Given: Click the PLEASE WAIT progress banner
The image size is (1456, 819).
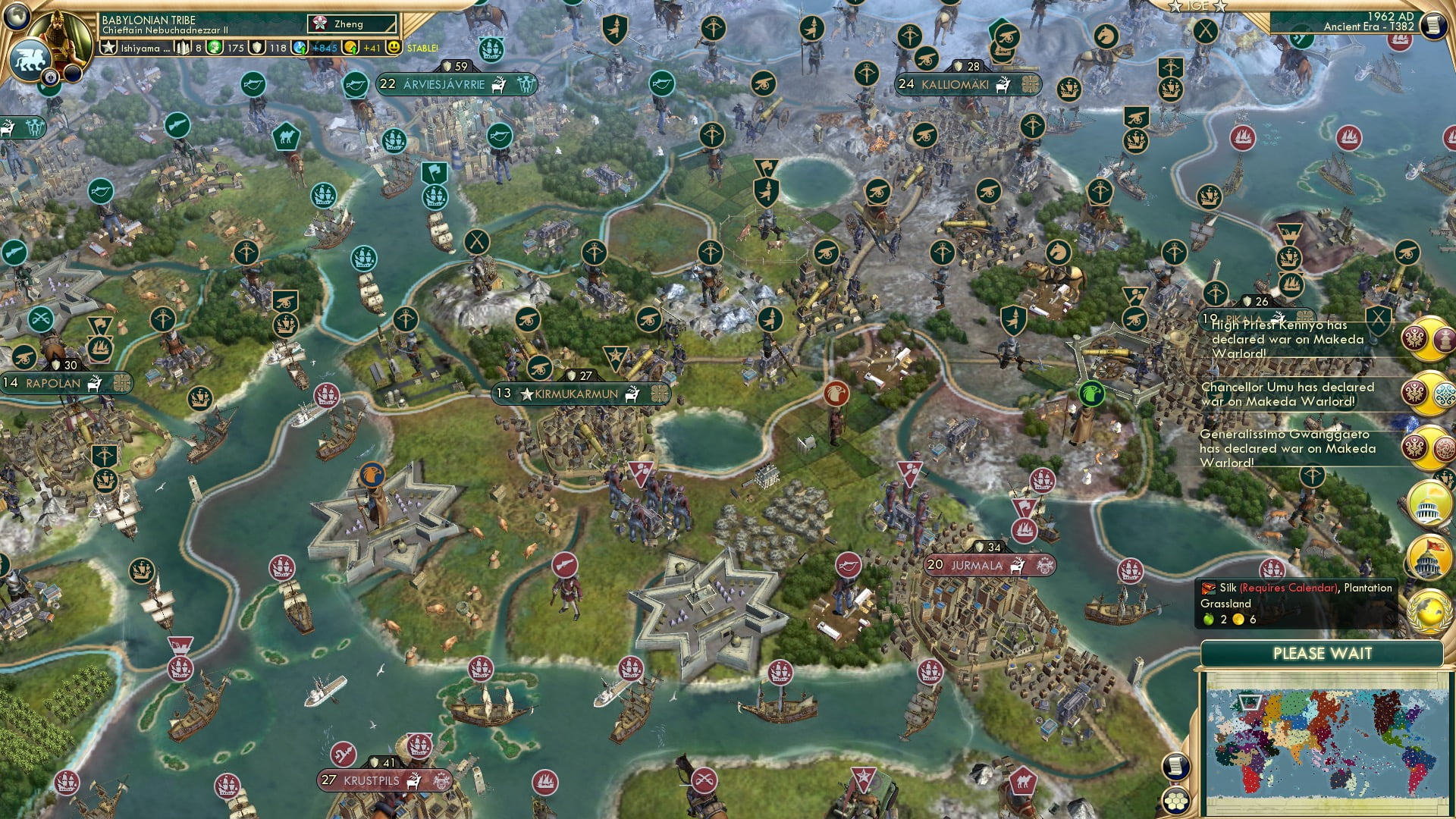Looking at the screenshot, I should (1323, 653).
